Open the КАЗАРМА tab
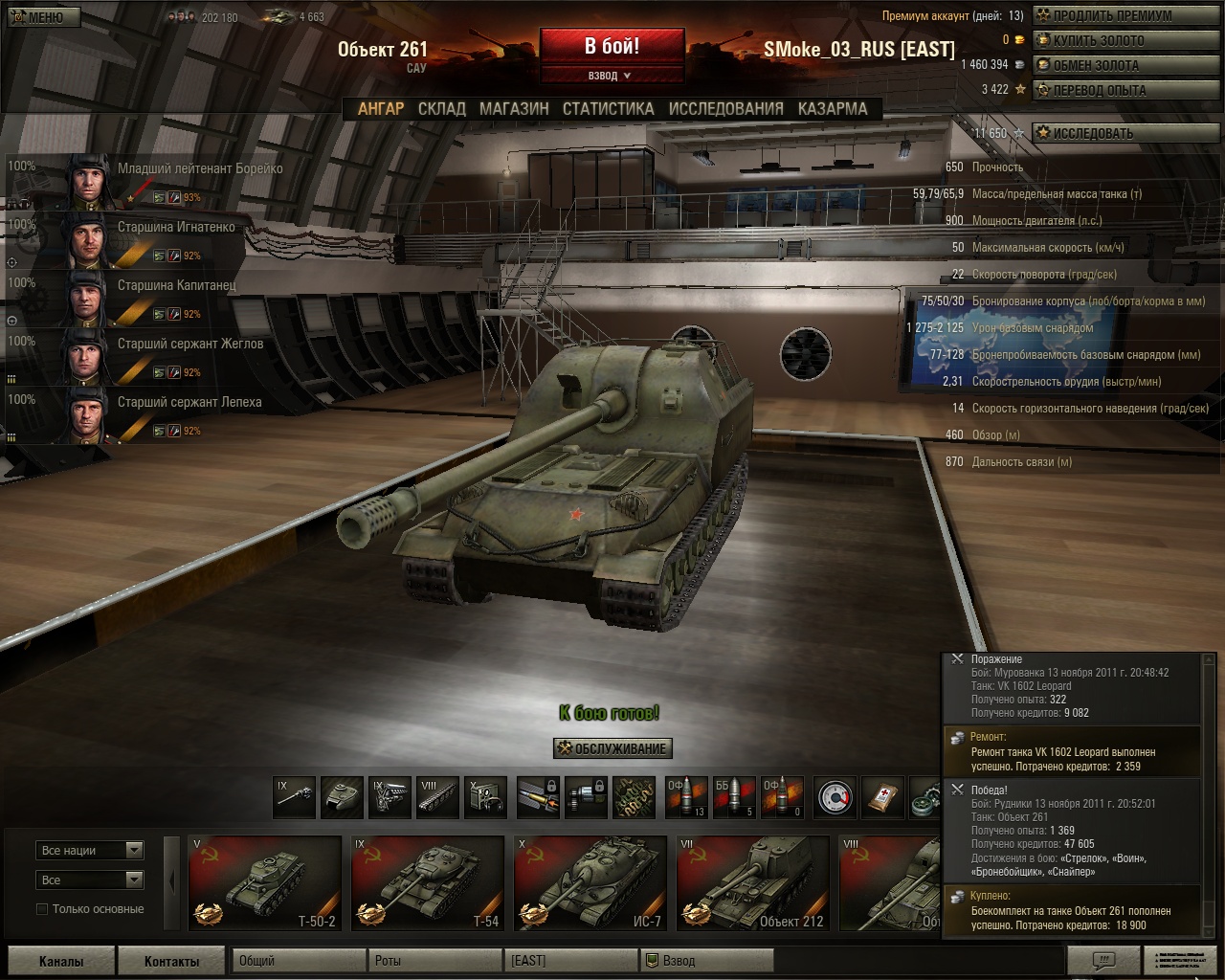The height and width of the screenshot is (980, 1225). point(833,109)
